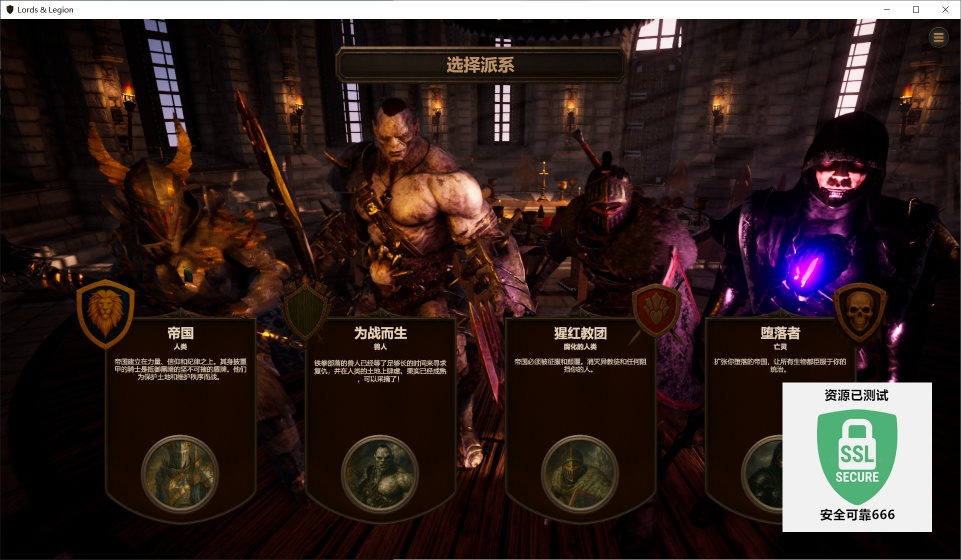
Task: Select the red clawed-hand crest emblem
Action: coord(657,308)
